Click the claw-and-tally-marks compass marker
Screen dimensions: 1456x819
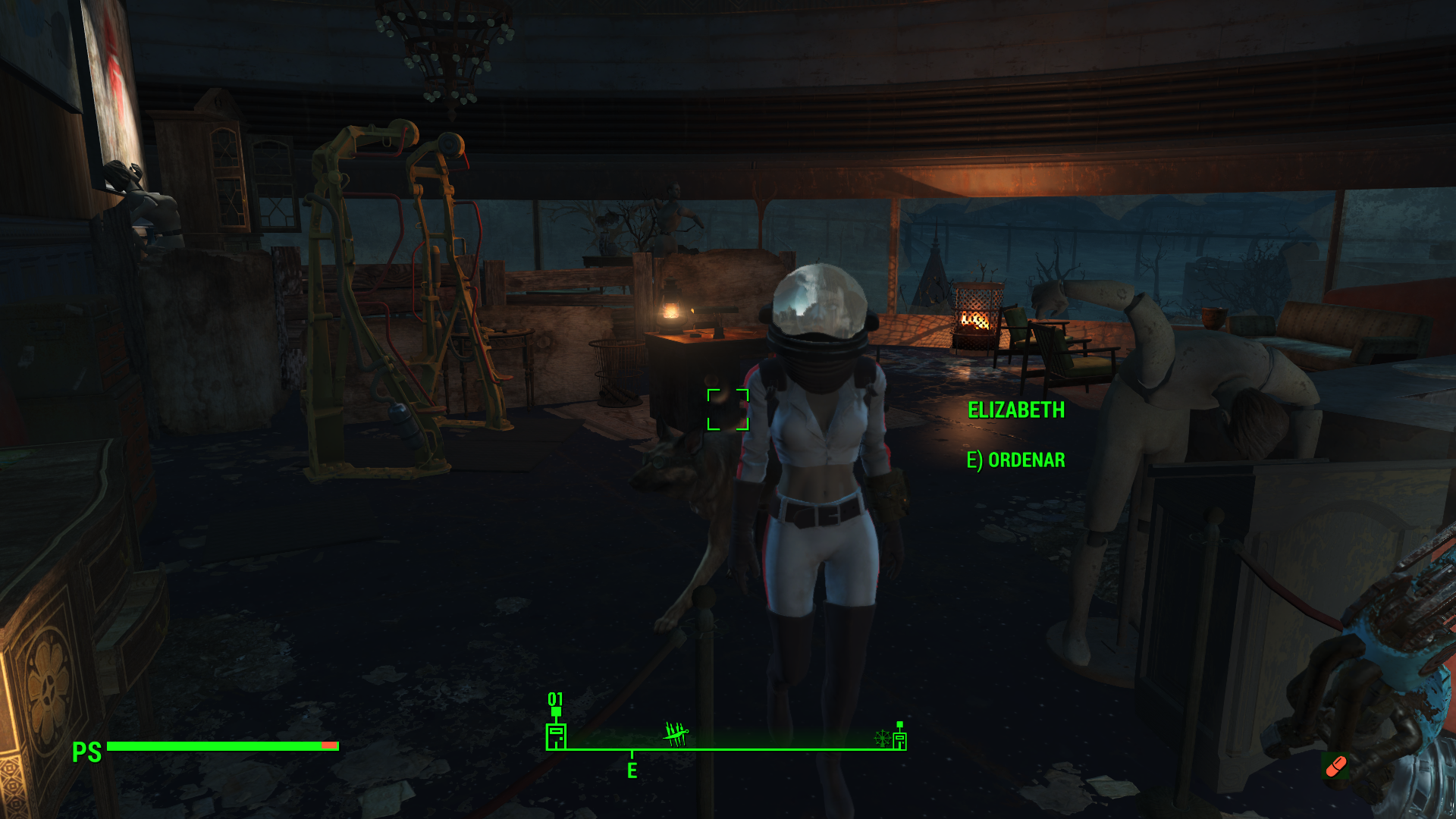click(676, 733)
